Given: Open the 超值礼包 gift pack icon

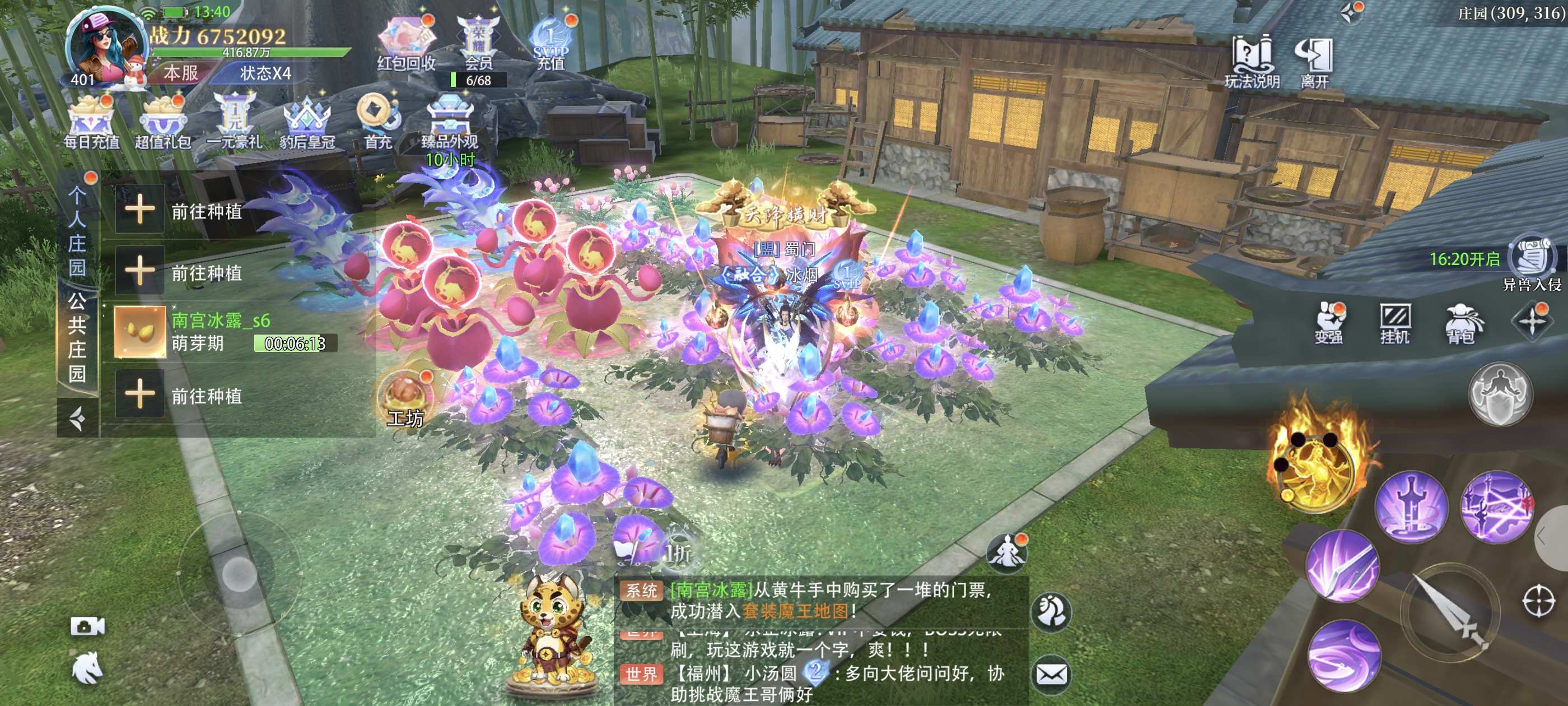Looking at the screenshot, I should pos(162,122).
